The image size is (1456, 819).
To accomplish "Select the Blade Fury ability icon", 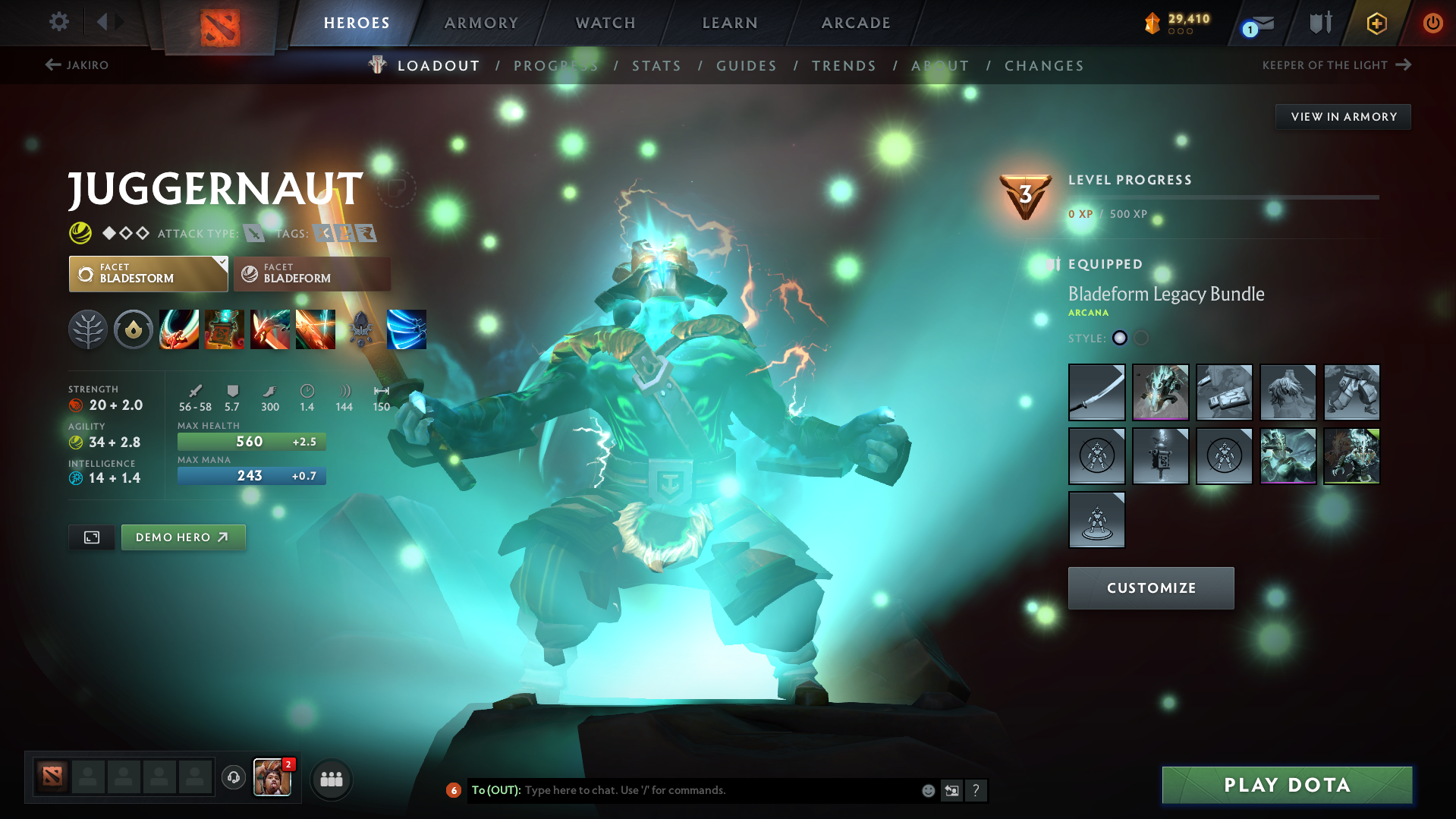I will [179, 329].
